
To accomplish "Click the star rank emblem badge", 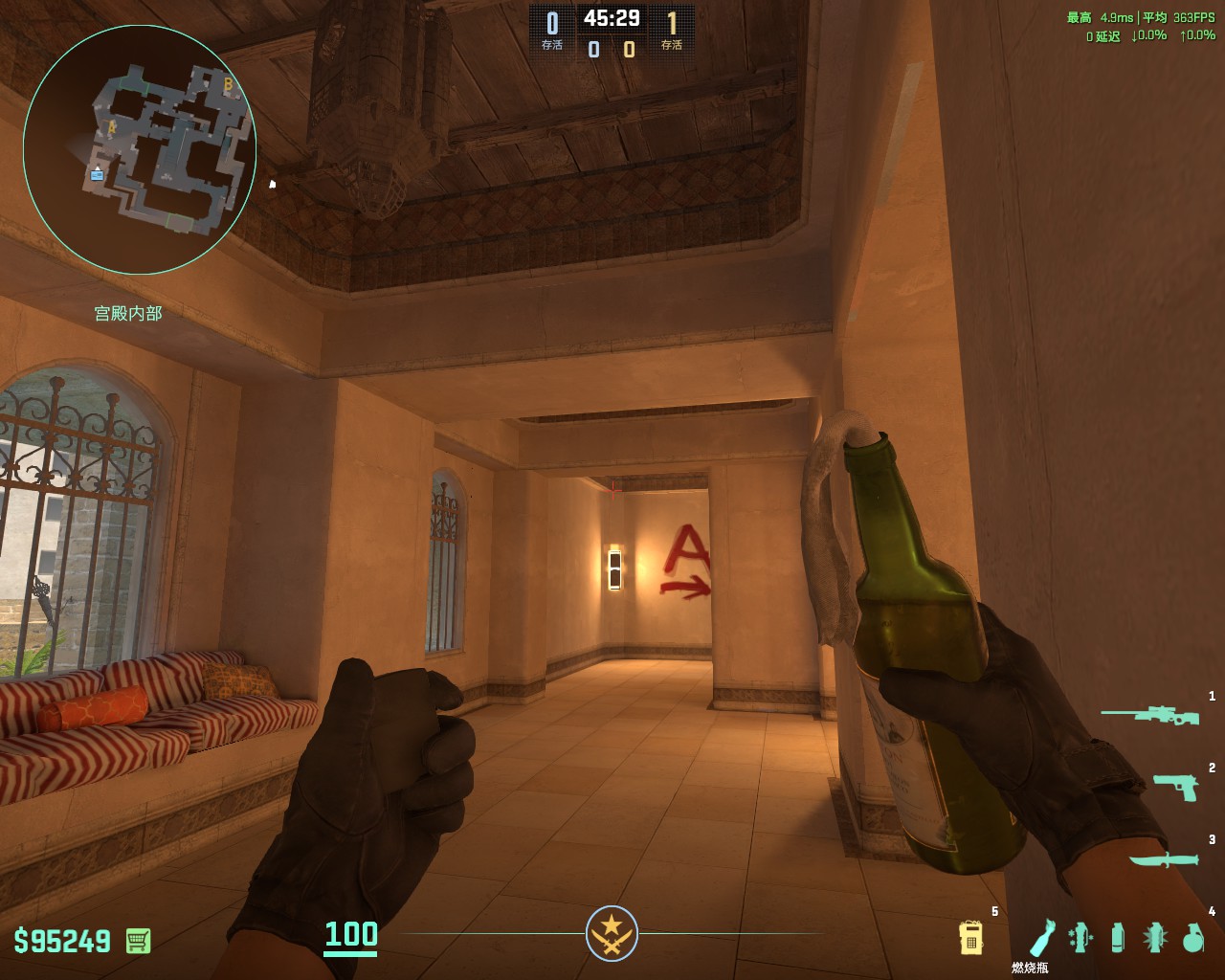I will pos(612,933).
